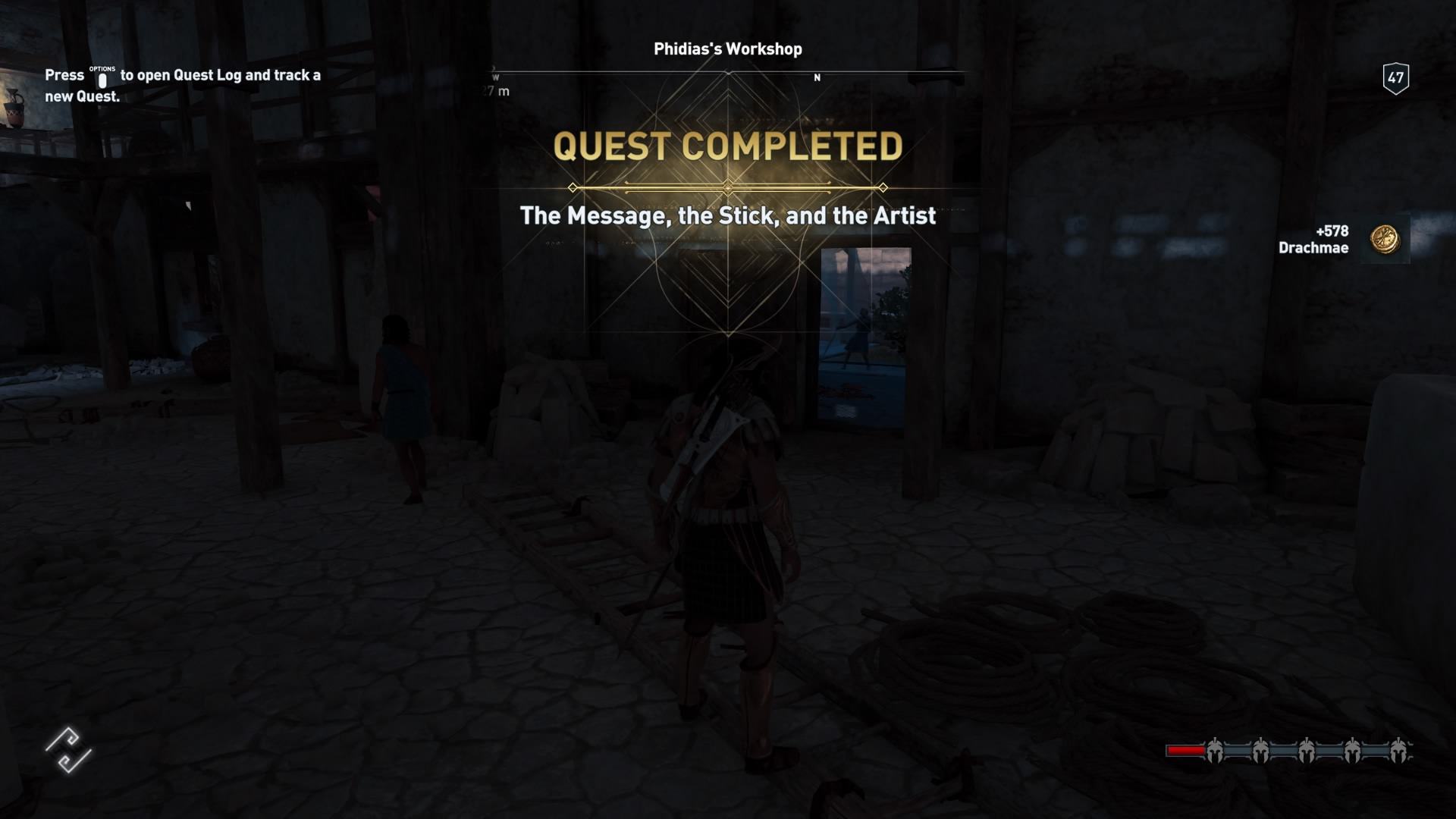Viewport: 1456px width, 819px height.
Task: Click the 27 m distance readout on the compass
Action: (494, 89)
